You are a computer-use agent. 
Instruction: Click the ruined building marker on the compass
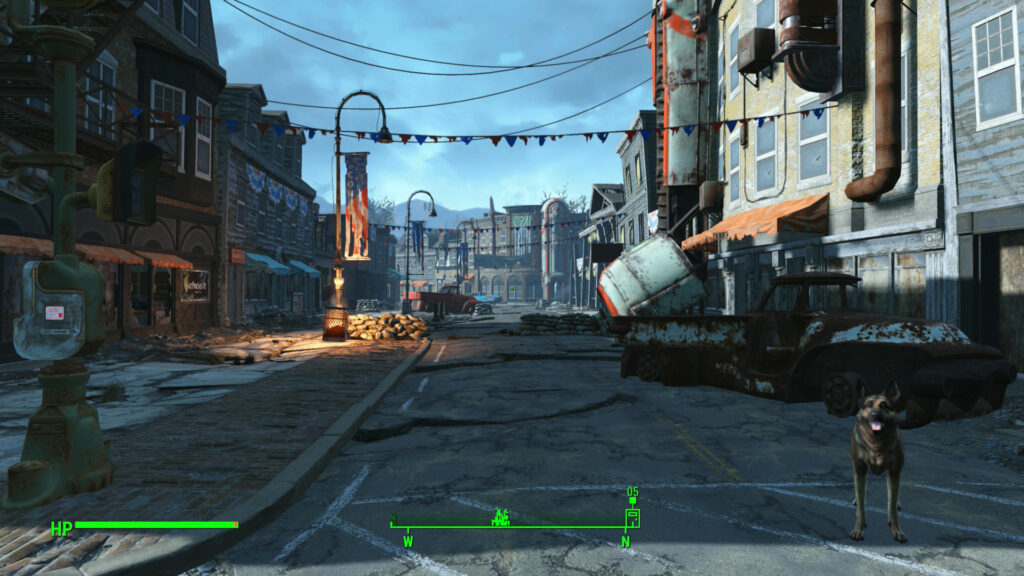tap(502, 517)
